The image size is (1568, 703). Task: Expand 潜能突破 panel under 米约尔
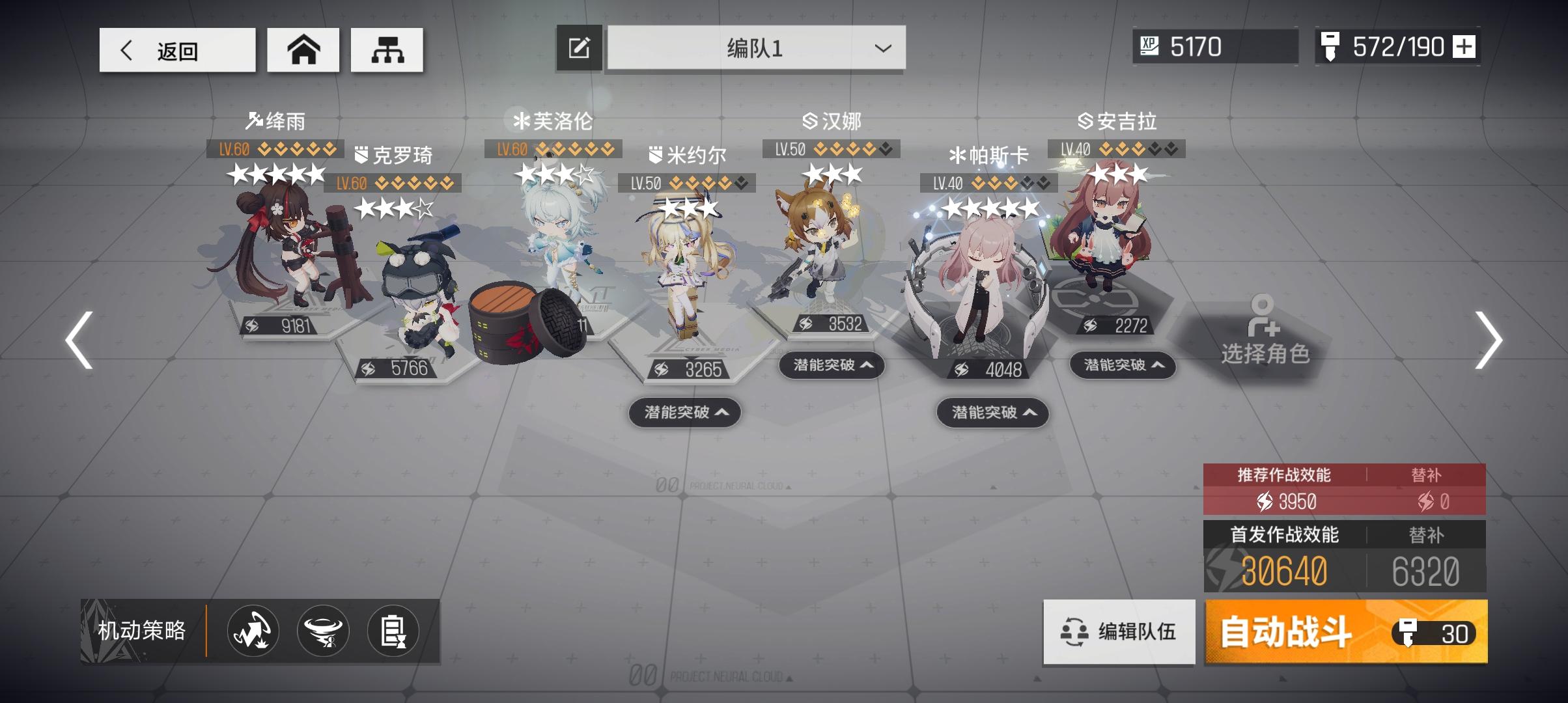click(684, 413)
